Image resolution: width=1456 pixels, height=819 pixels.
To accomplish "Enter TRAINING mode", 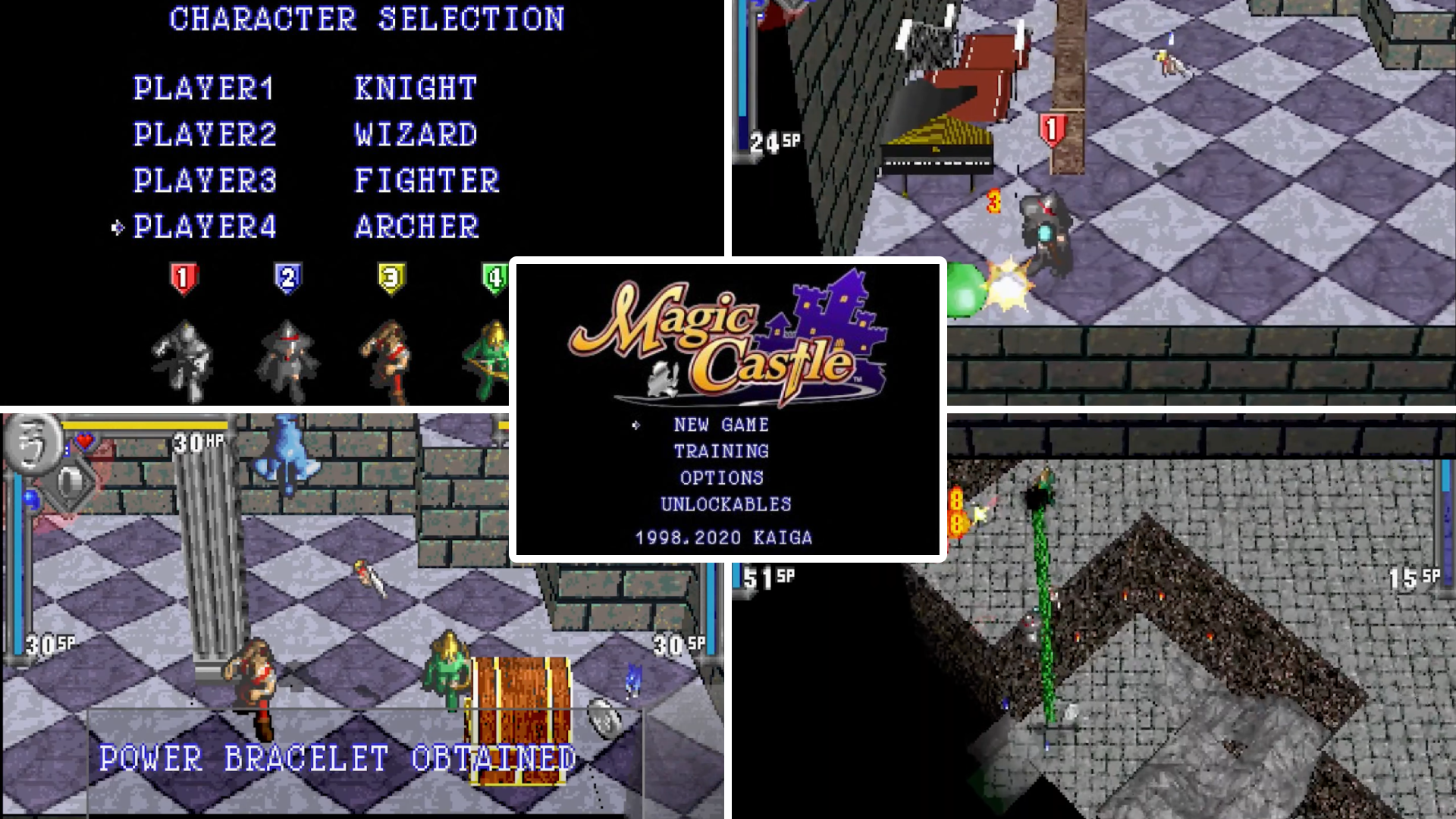I will pos(720,451).
